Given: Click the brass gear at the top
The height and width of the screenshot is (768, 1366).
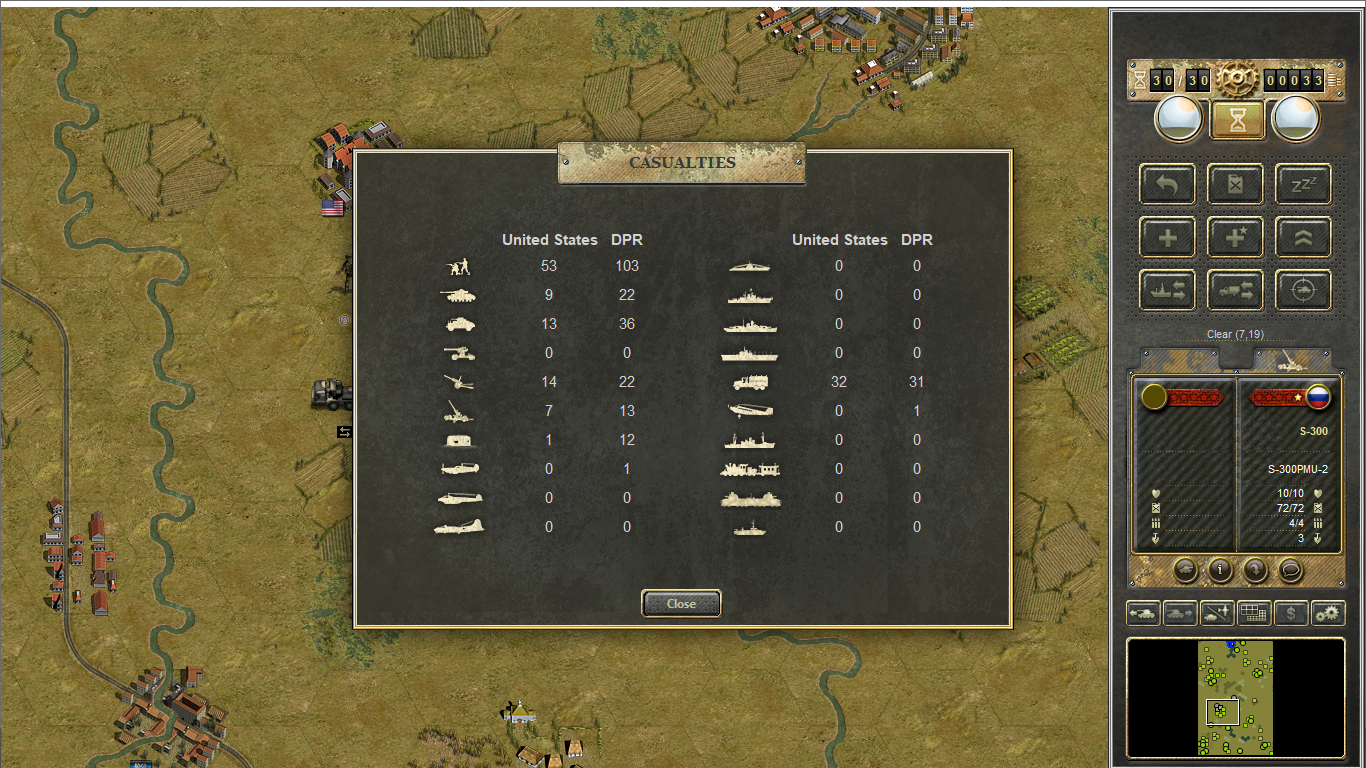Looking at the screenshot, I should (x=1236, y=80).
